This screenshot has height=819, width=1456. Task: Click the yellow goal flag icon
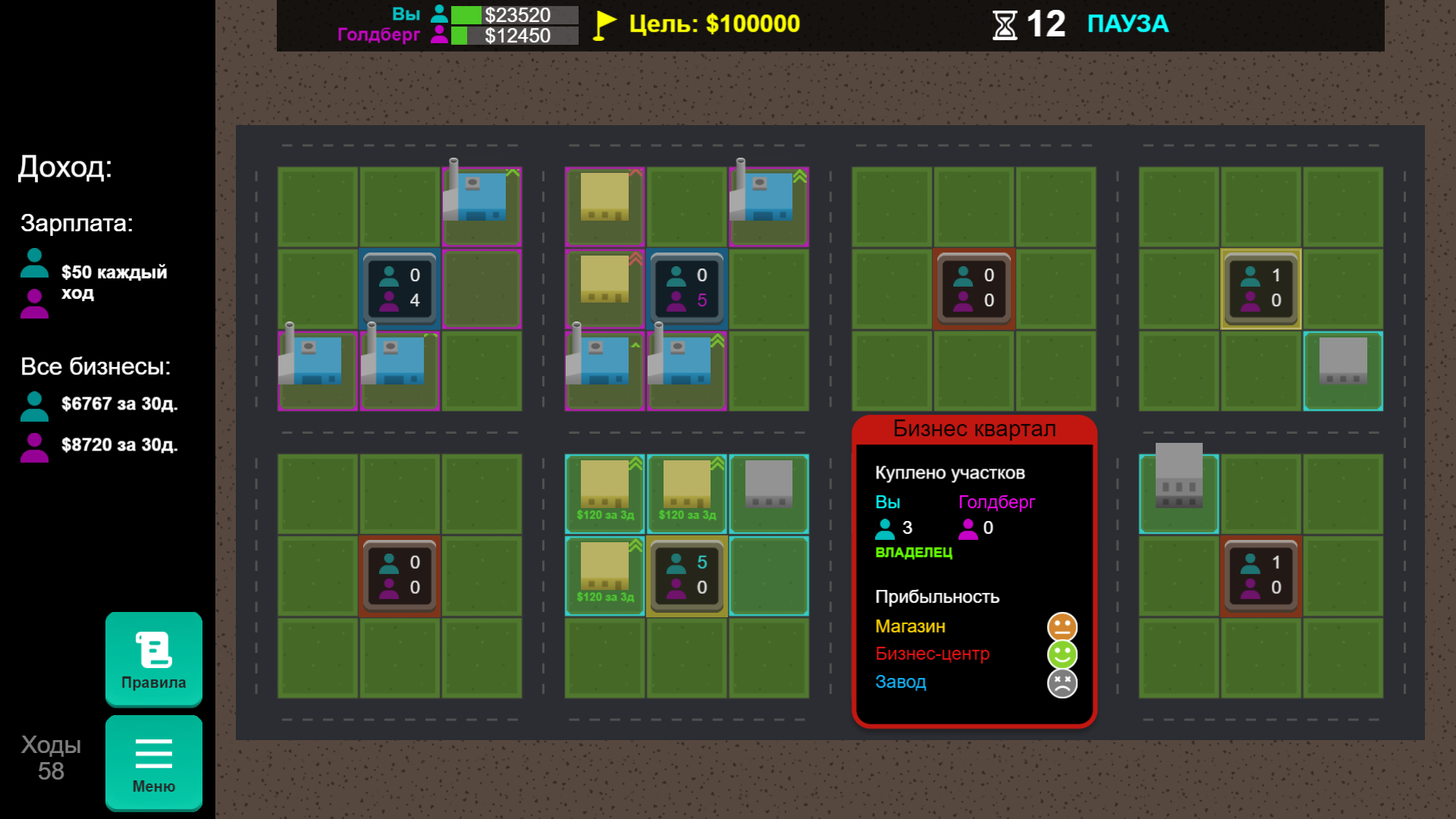[601, 24]
